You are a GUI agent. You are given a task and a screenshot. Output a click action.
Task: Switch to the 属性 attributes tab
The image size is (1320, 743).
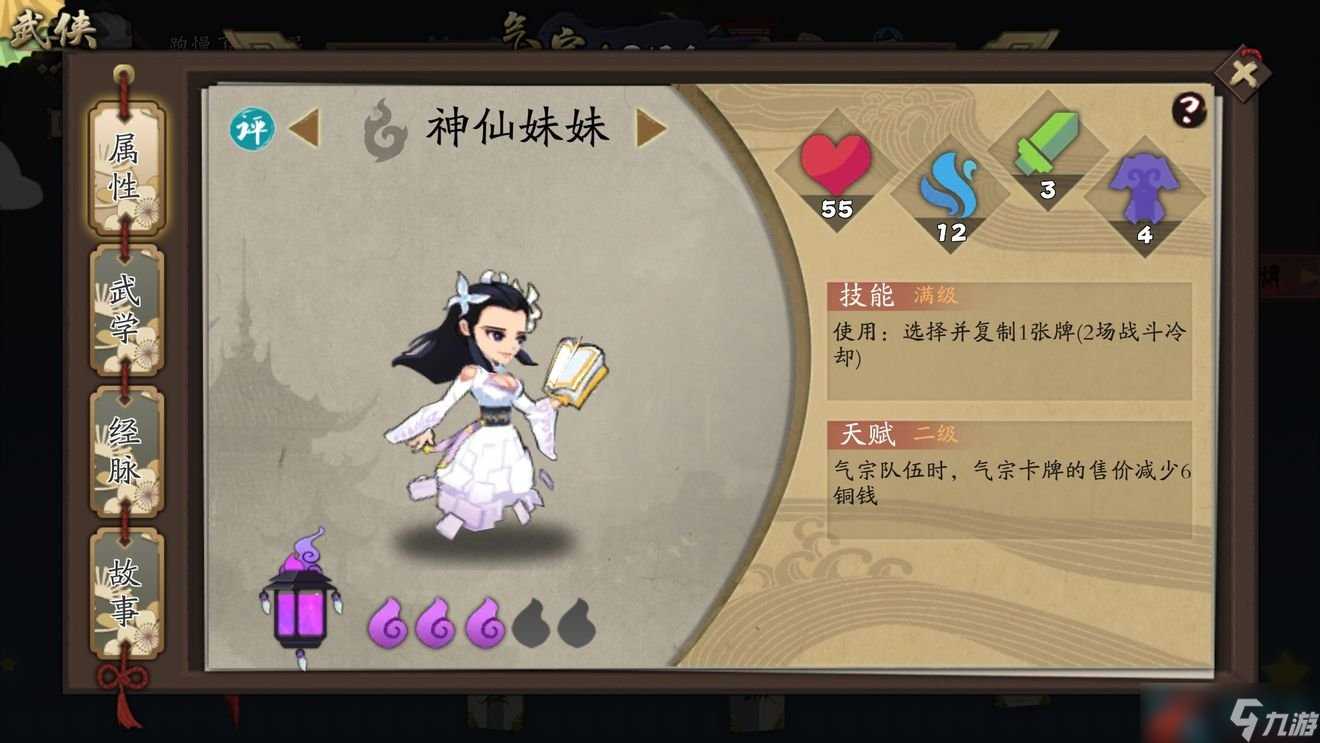point(125,169)
